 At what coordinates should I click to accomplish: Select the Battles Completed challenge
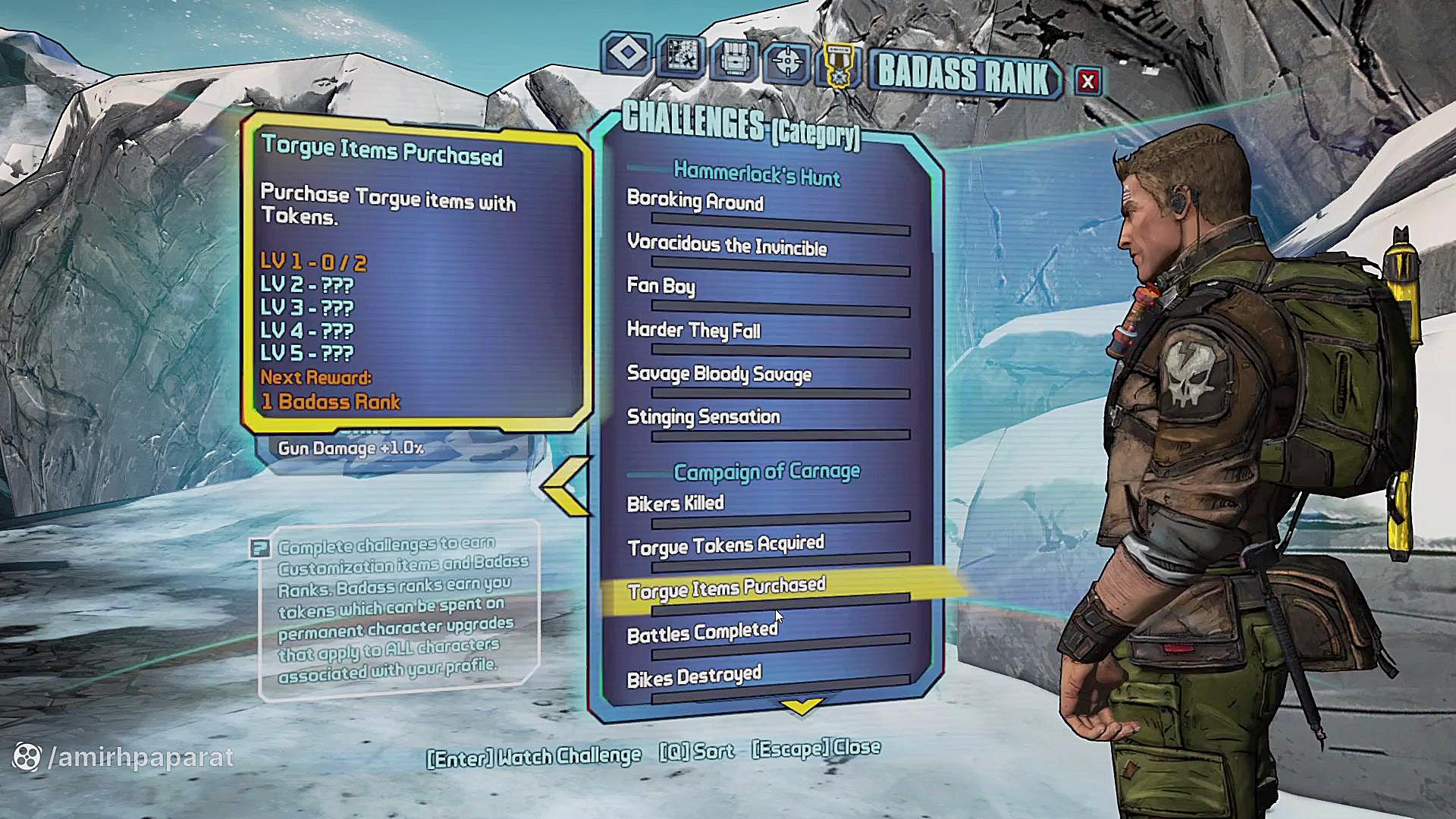coord(701,632)
